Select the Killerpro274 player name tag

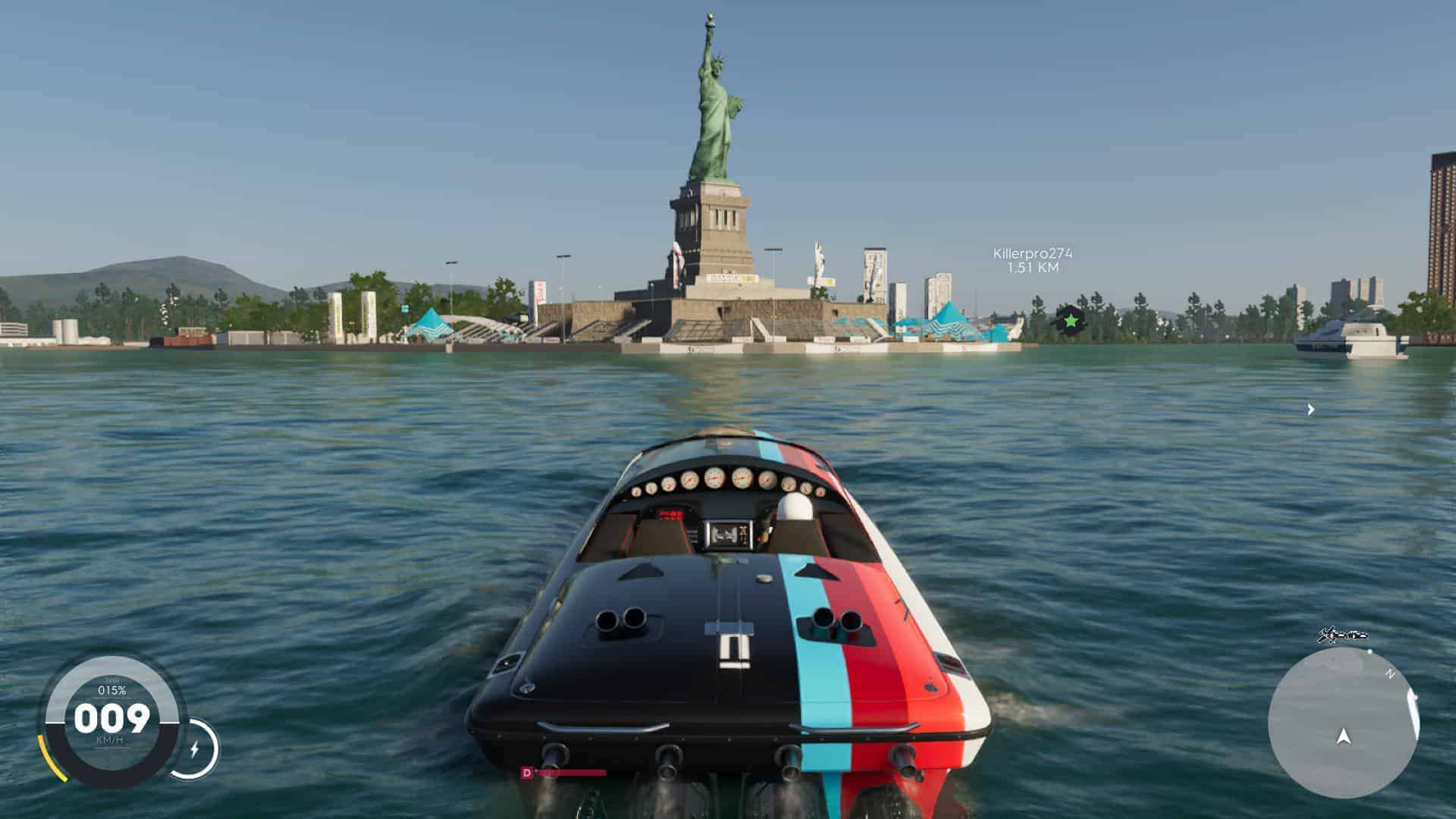click(1033, 253)
